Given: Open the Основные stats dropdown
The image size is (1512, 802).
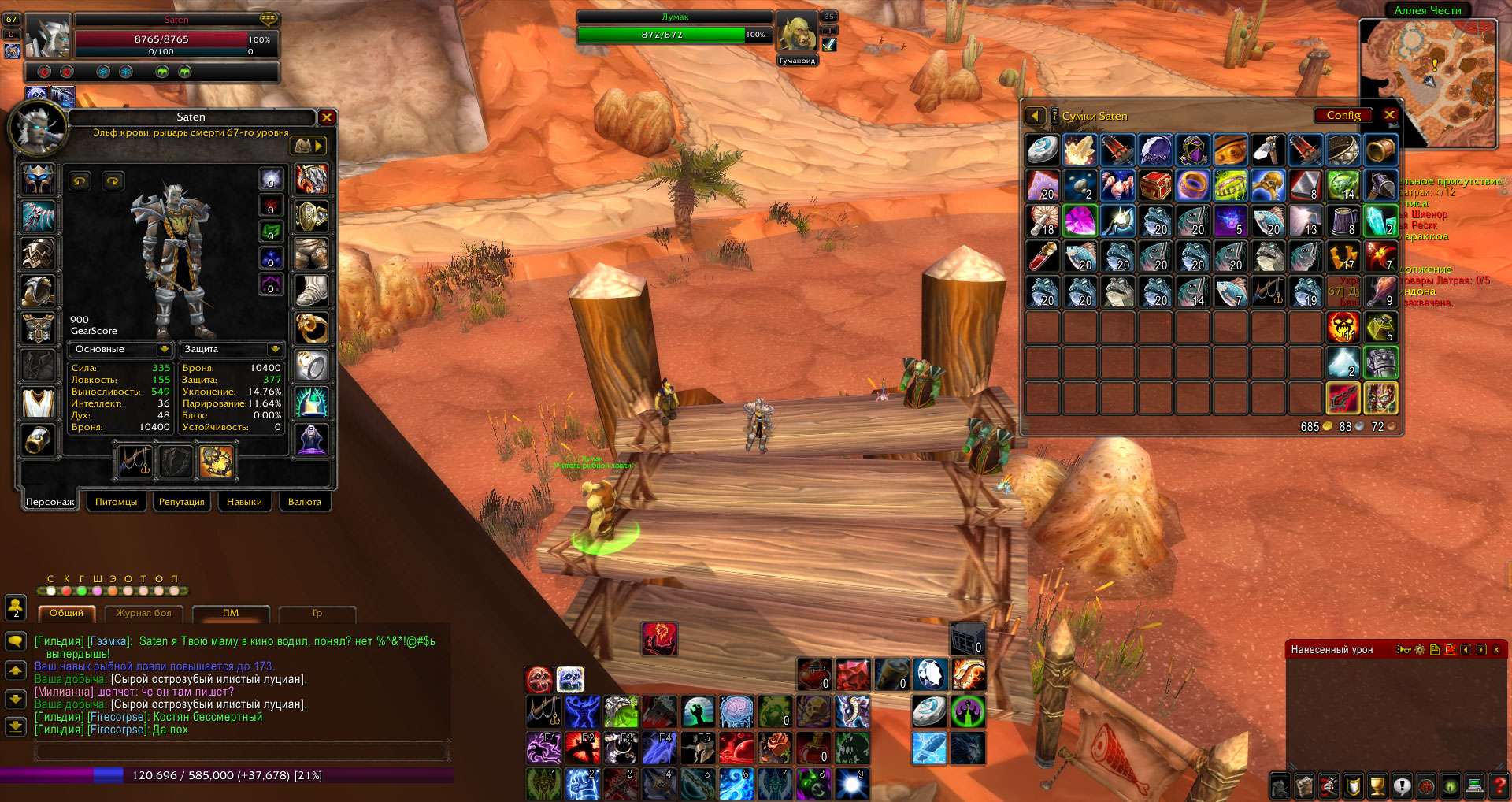Looking at the screenshot, I should point(164,349).
